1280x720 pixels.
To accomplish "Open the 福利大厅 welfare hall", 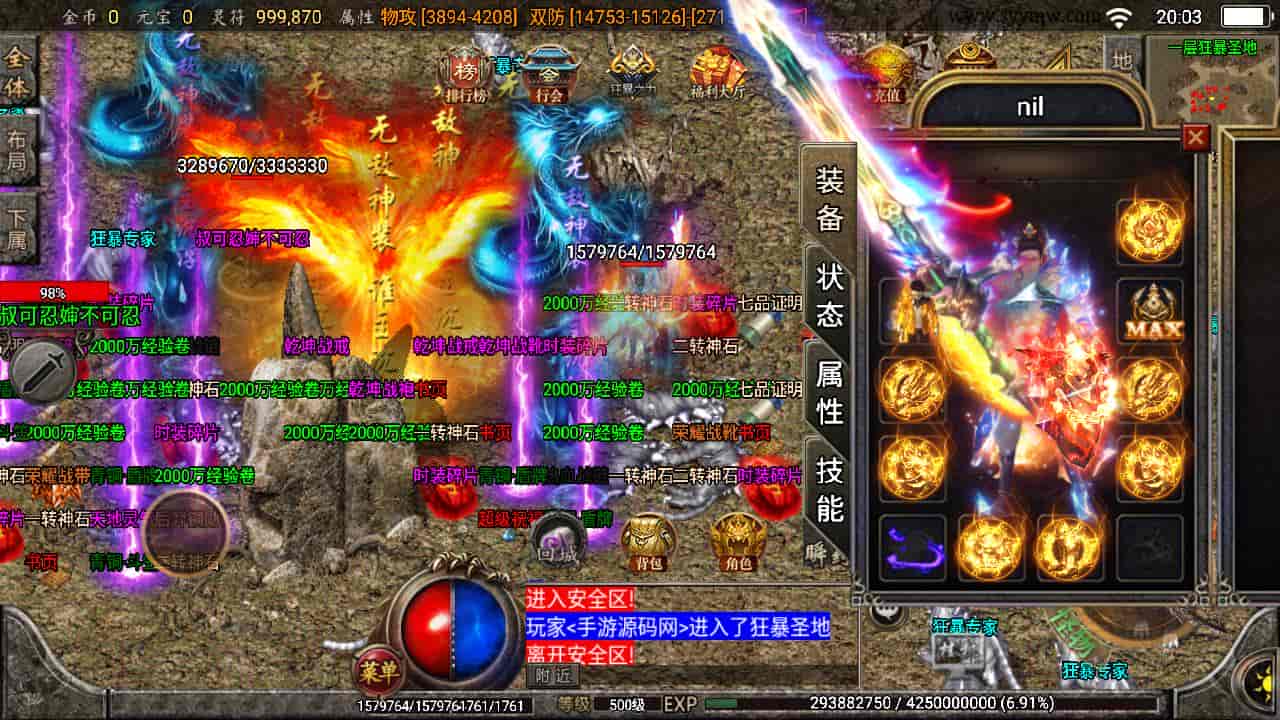I will [718, 74].
